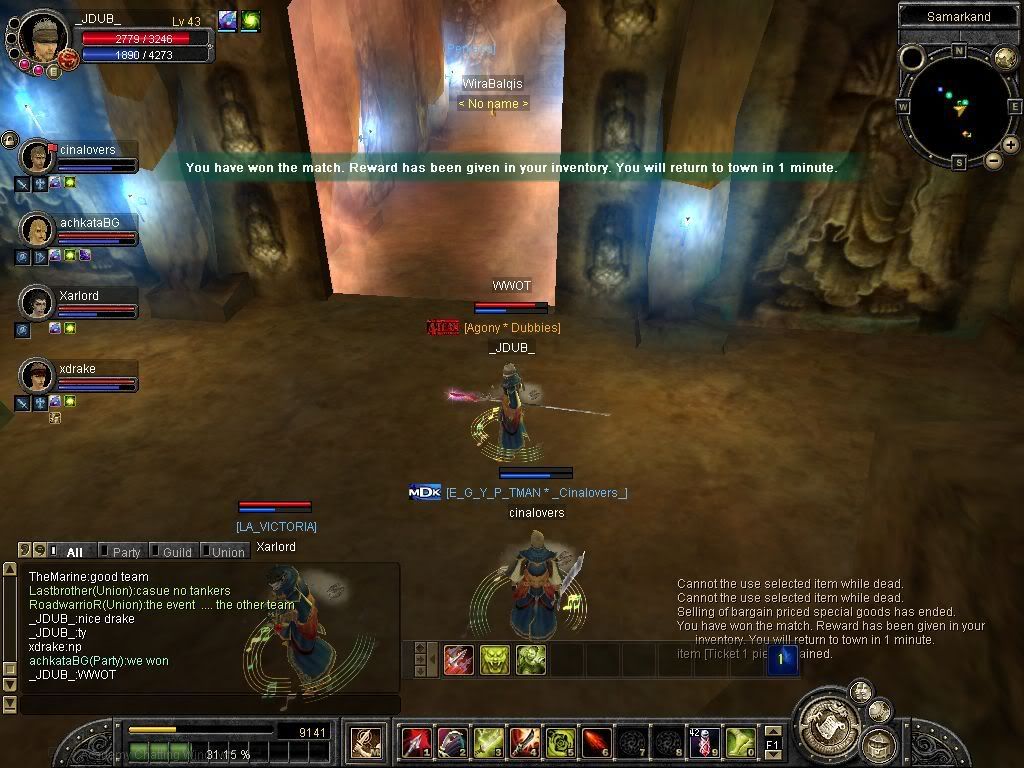Screen dimensions: 1024x768
Task: Select the All chat tab
Action: click(73, 551)
